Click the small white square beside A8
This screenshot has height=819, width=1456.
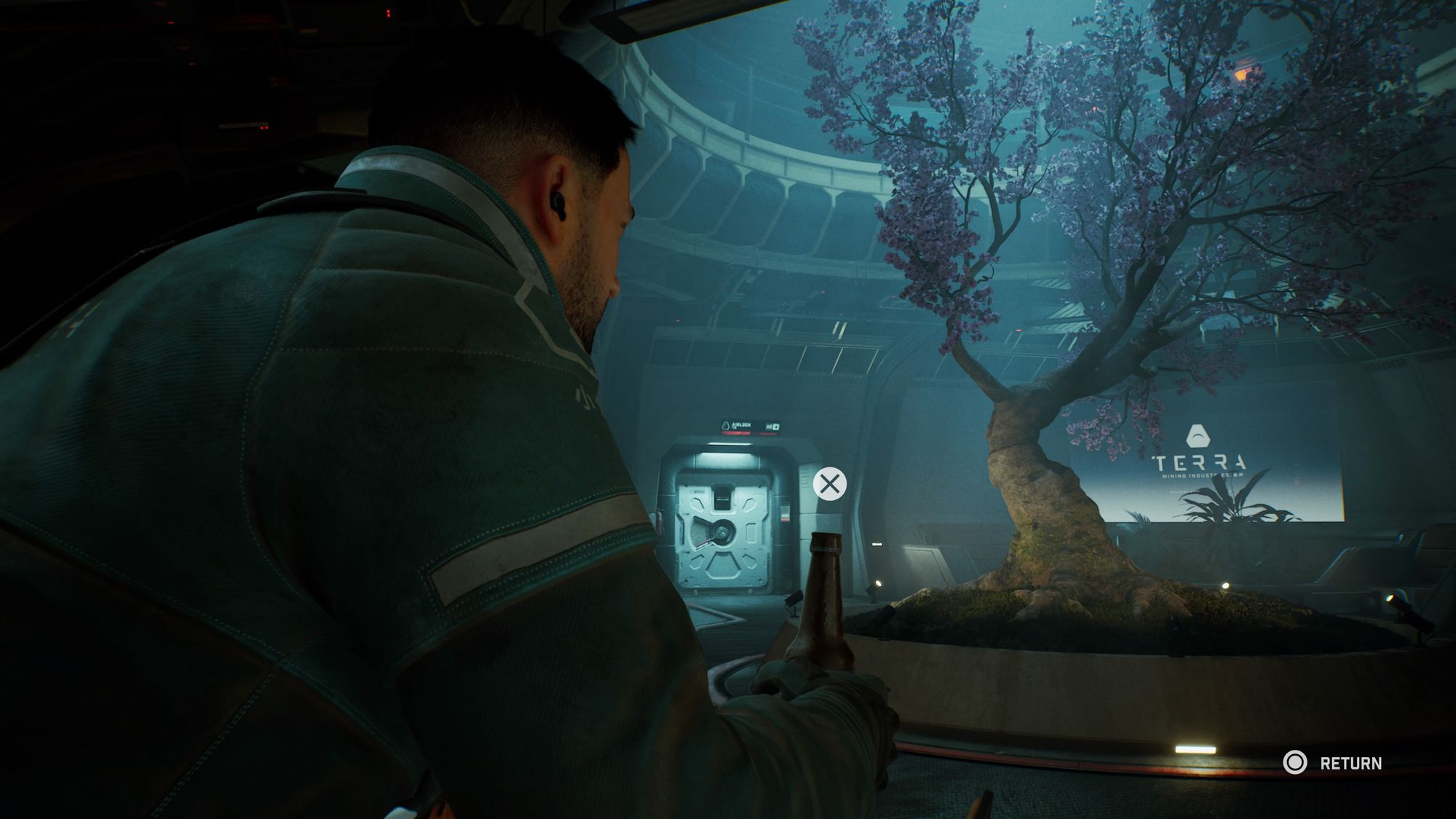point(777,426)
